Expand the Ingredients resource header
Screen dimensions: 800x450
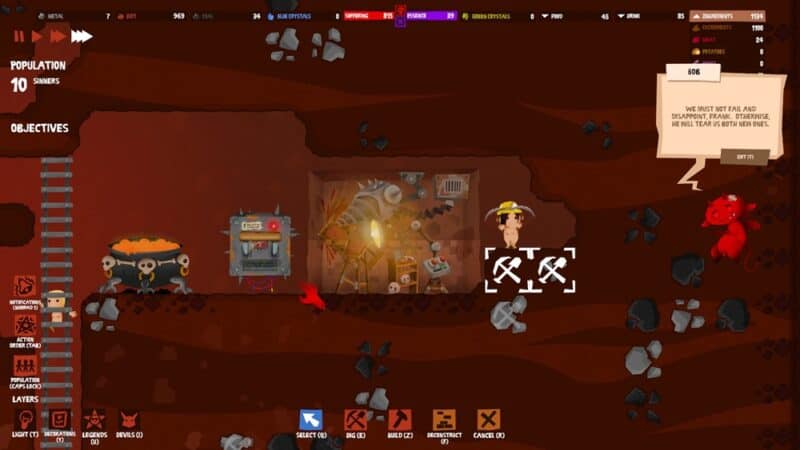point(727,16)
